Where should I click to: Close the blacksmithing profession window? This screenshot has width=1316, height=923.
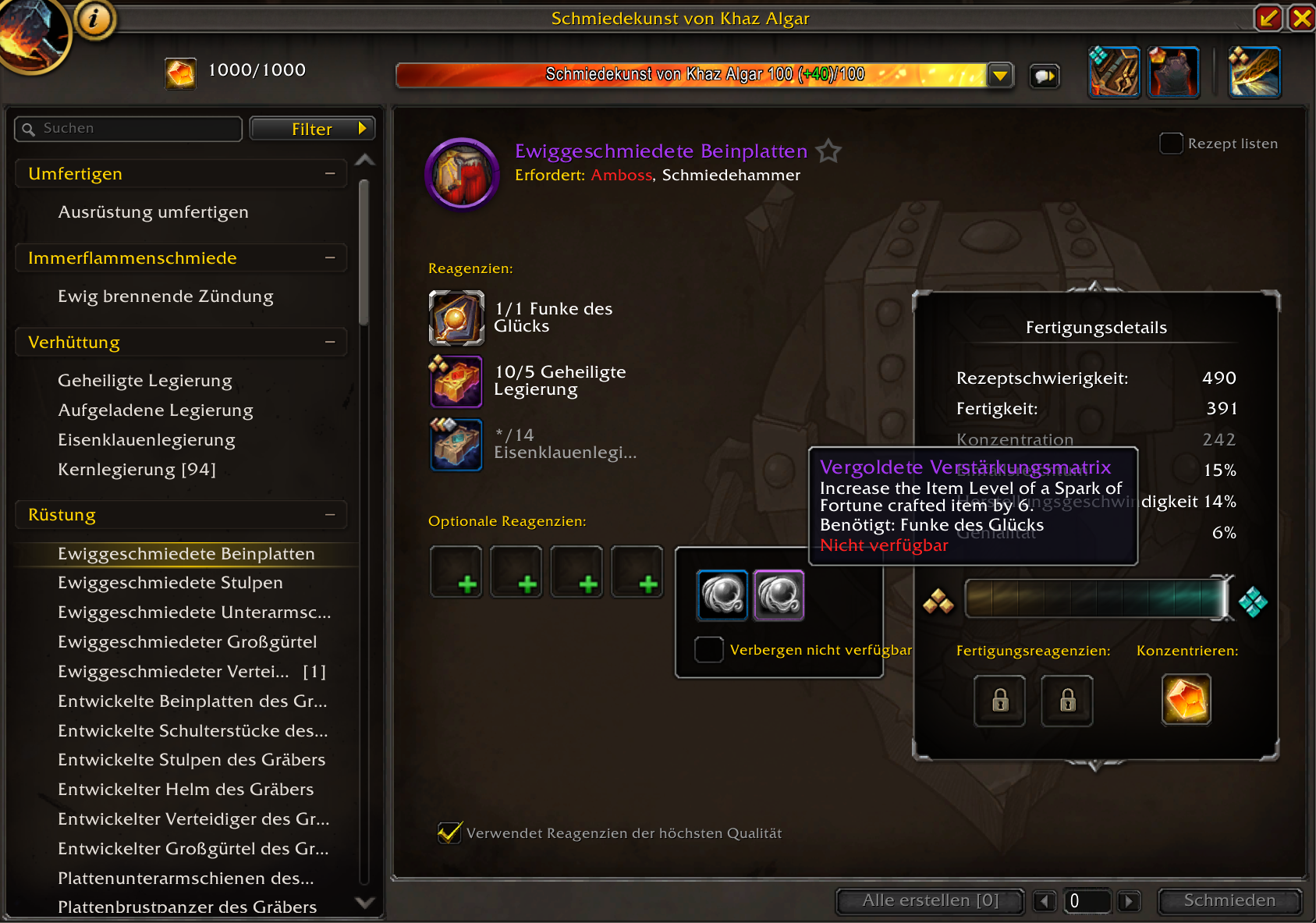click(1302, 18)
